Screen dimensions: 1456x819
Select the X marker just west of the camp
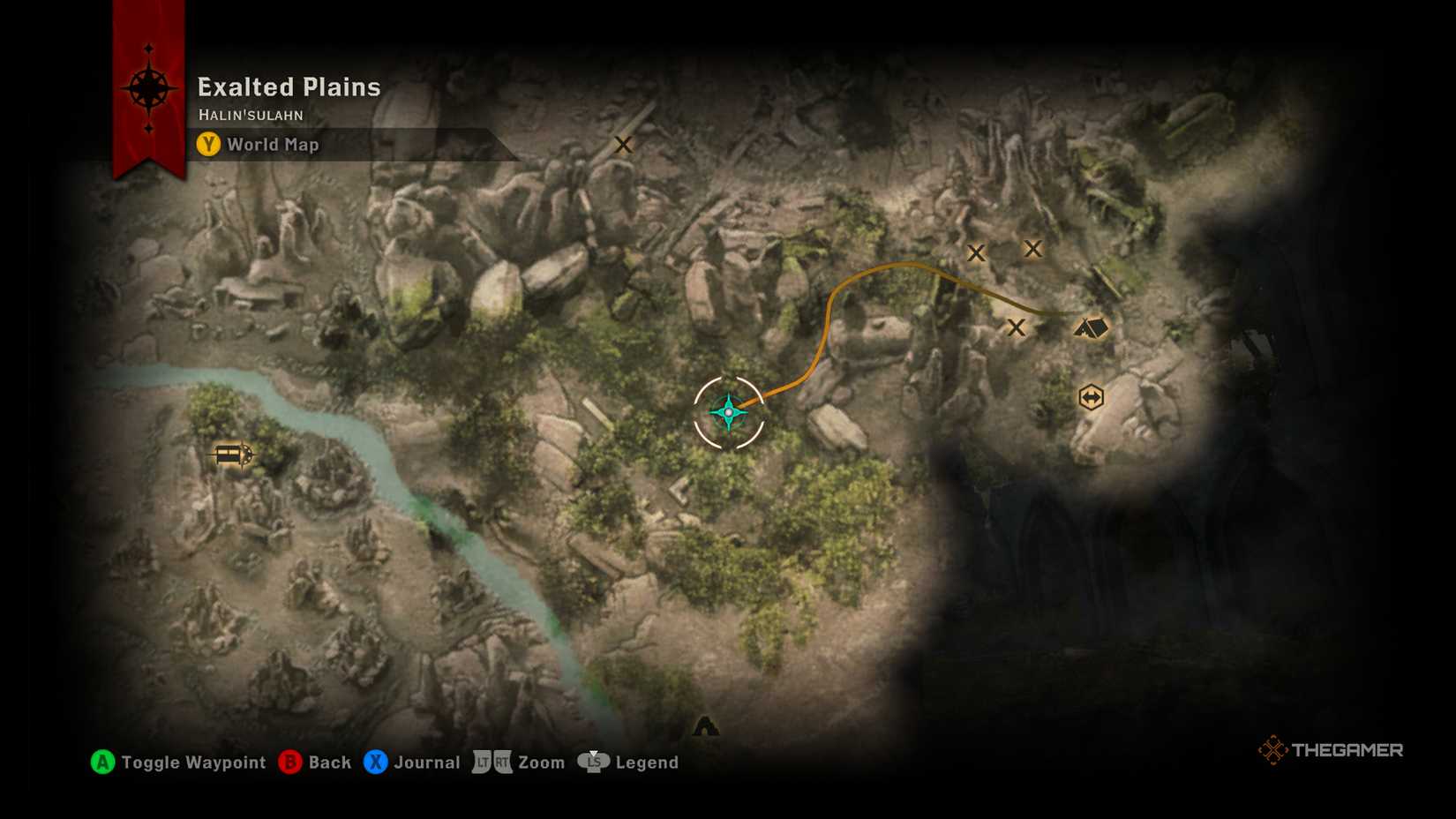(x=1017, y=327)
